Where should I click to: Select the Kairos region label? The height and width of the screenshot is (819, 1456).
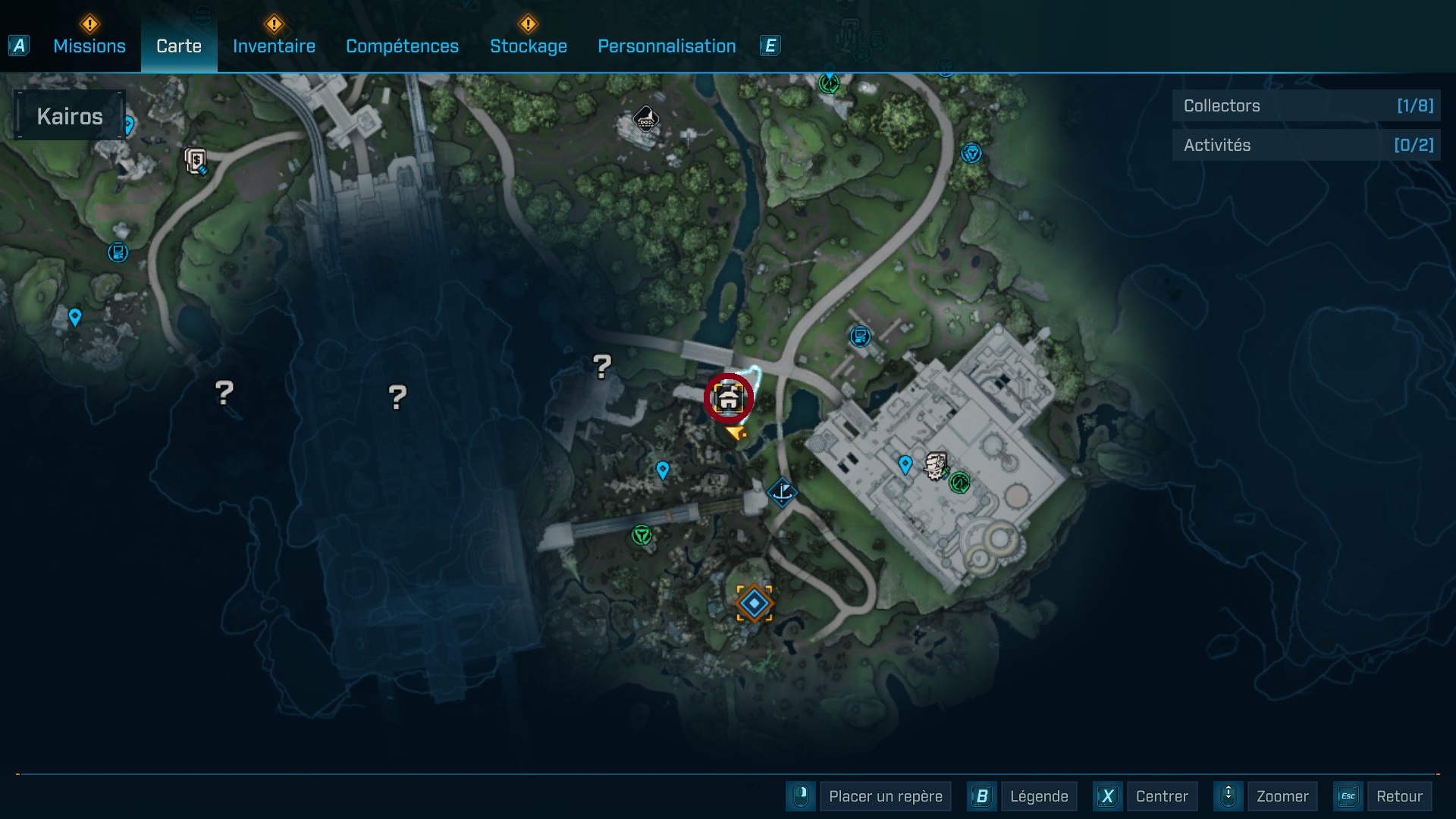coord(70,116)
